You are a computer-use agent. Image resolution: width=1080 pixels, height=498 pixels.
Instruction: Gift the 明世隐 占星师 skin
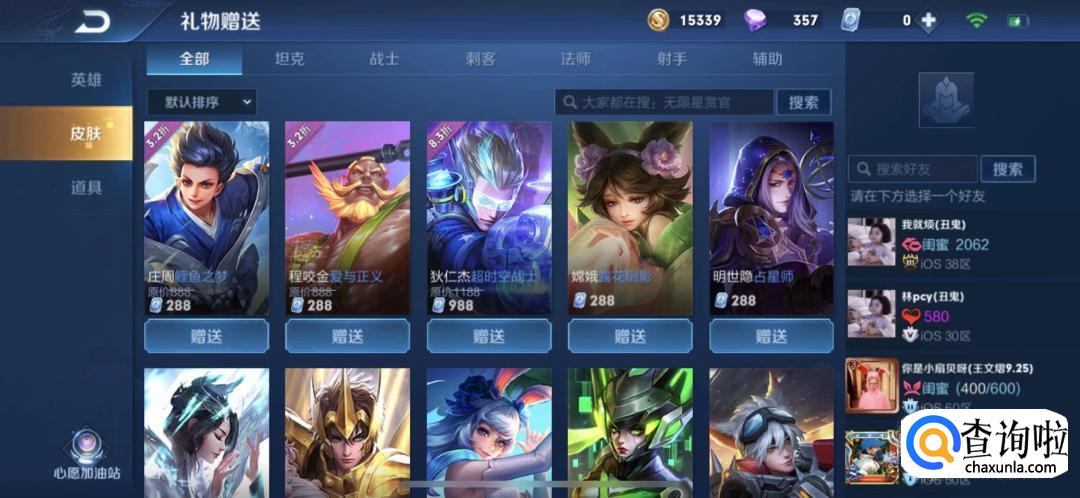[771, 336]
